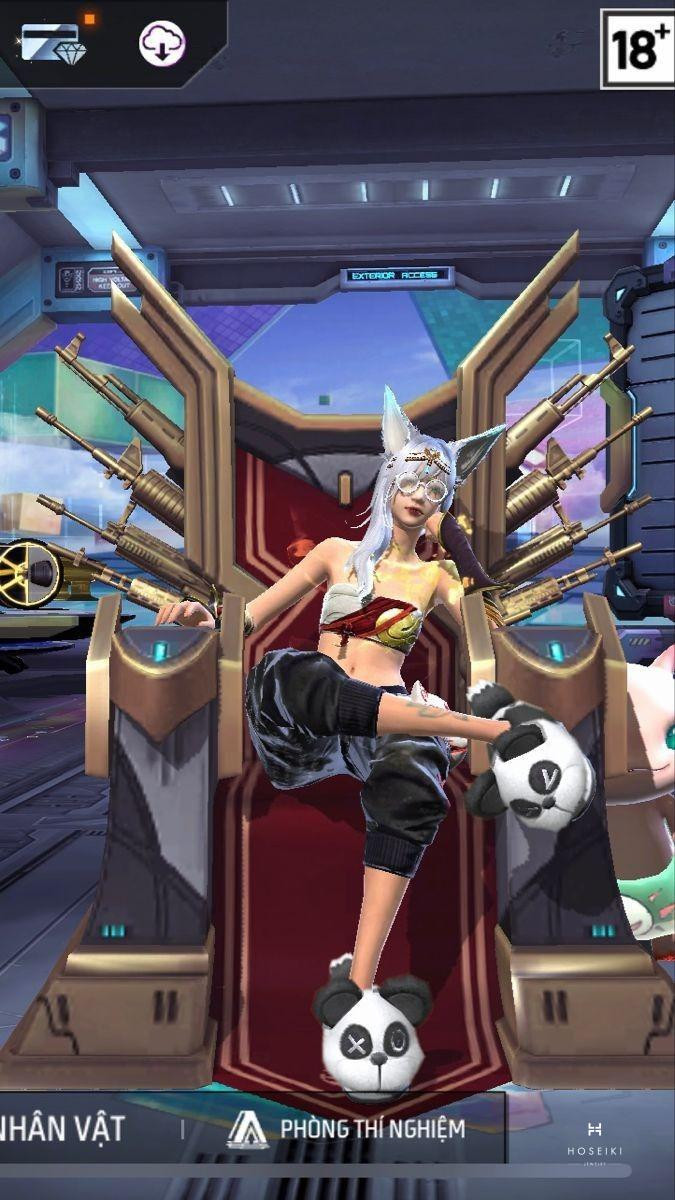
Task: Open the Nhân Vật character tab
Action: [x=62, y=1129]
